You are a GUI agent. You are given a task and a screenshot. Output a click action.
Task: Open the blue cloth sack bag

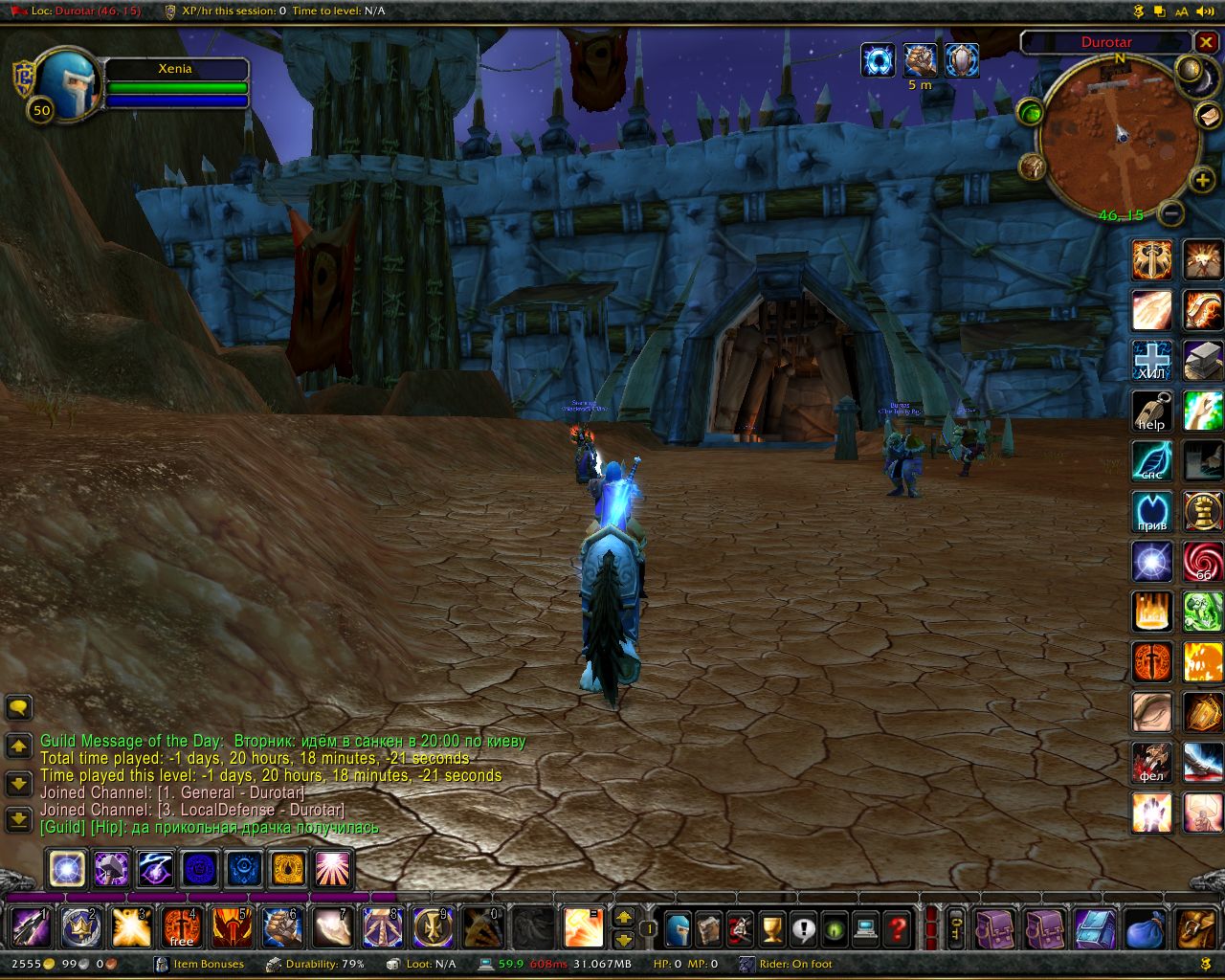[1145, 928]
